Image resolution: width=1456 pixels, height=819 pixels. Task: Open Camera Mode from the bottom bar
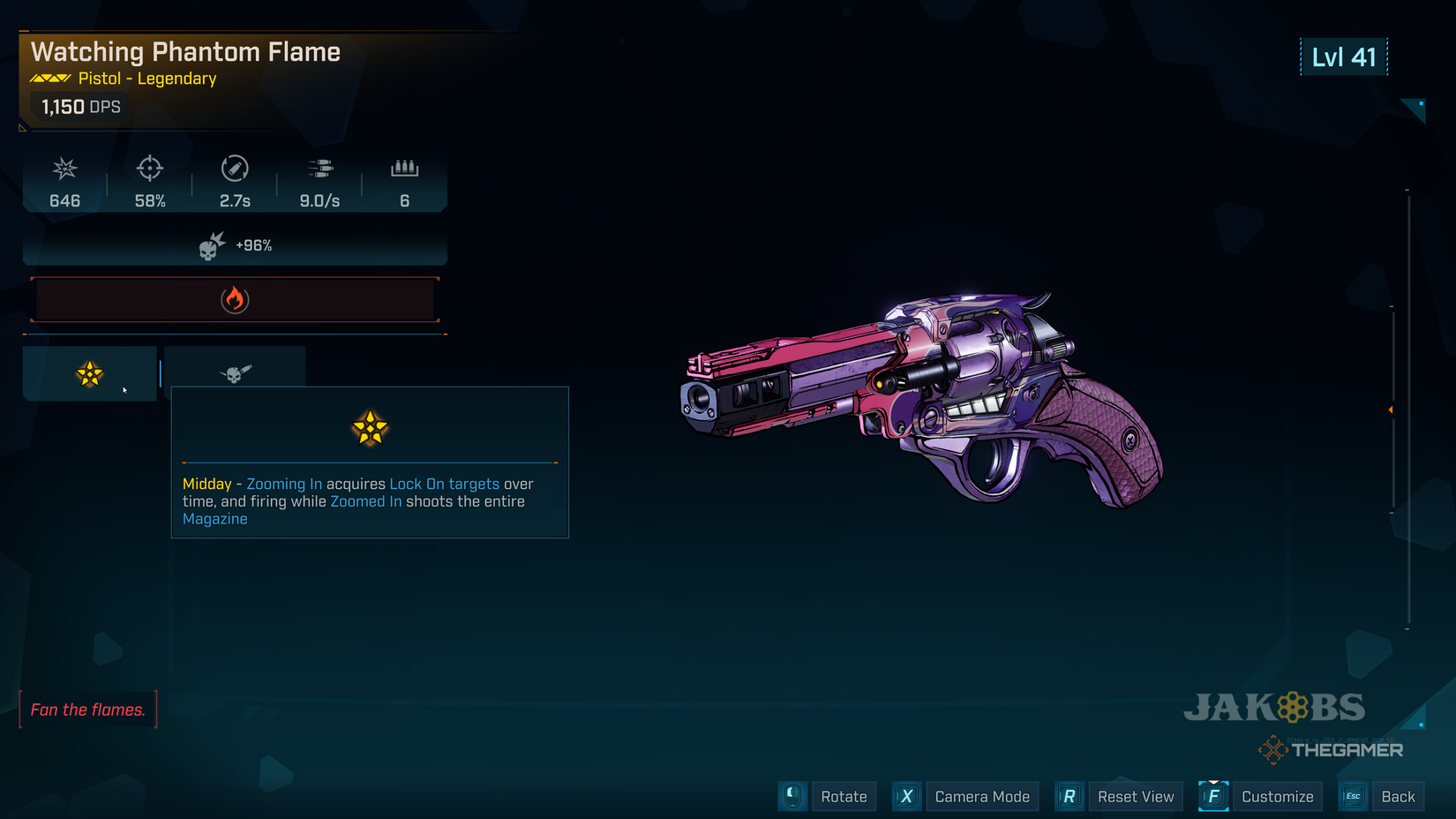coord(982,796)
